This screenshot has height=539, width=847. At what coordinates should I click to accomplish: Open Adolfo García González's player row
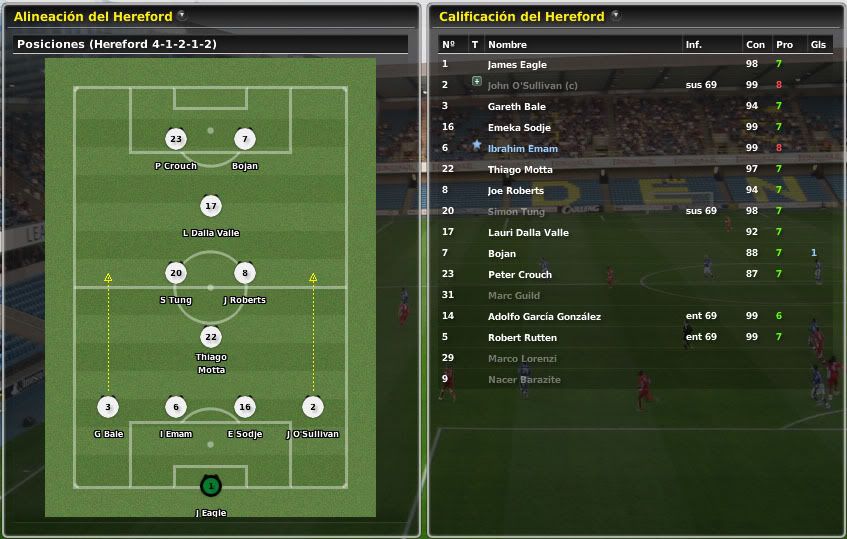tap(544, 316)
